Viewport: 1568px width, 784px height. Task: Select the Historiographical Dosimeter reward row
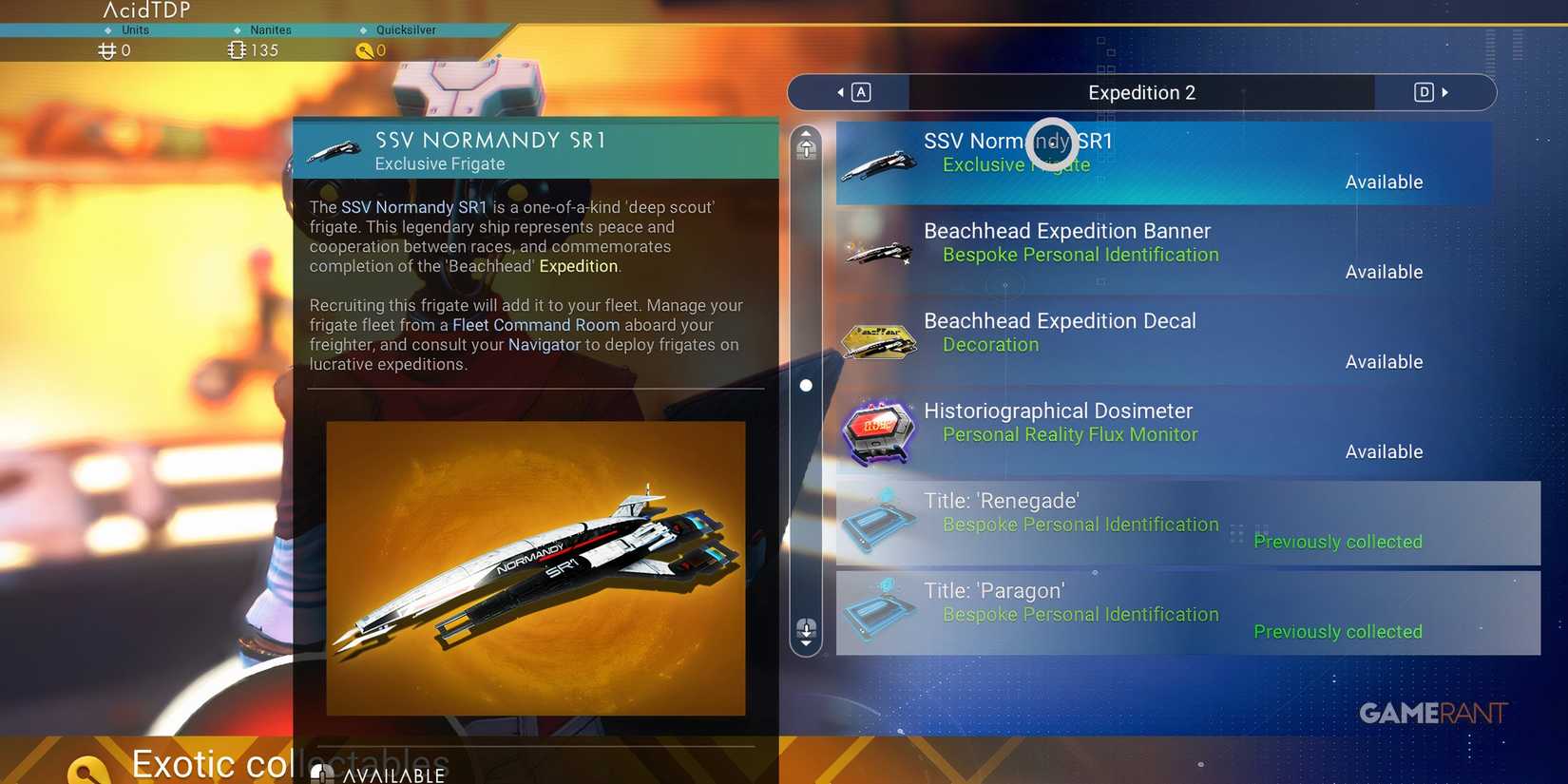pos(1140,430)
